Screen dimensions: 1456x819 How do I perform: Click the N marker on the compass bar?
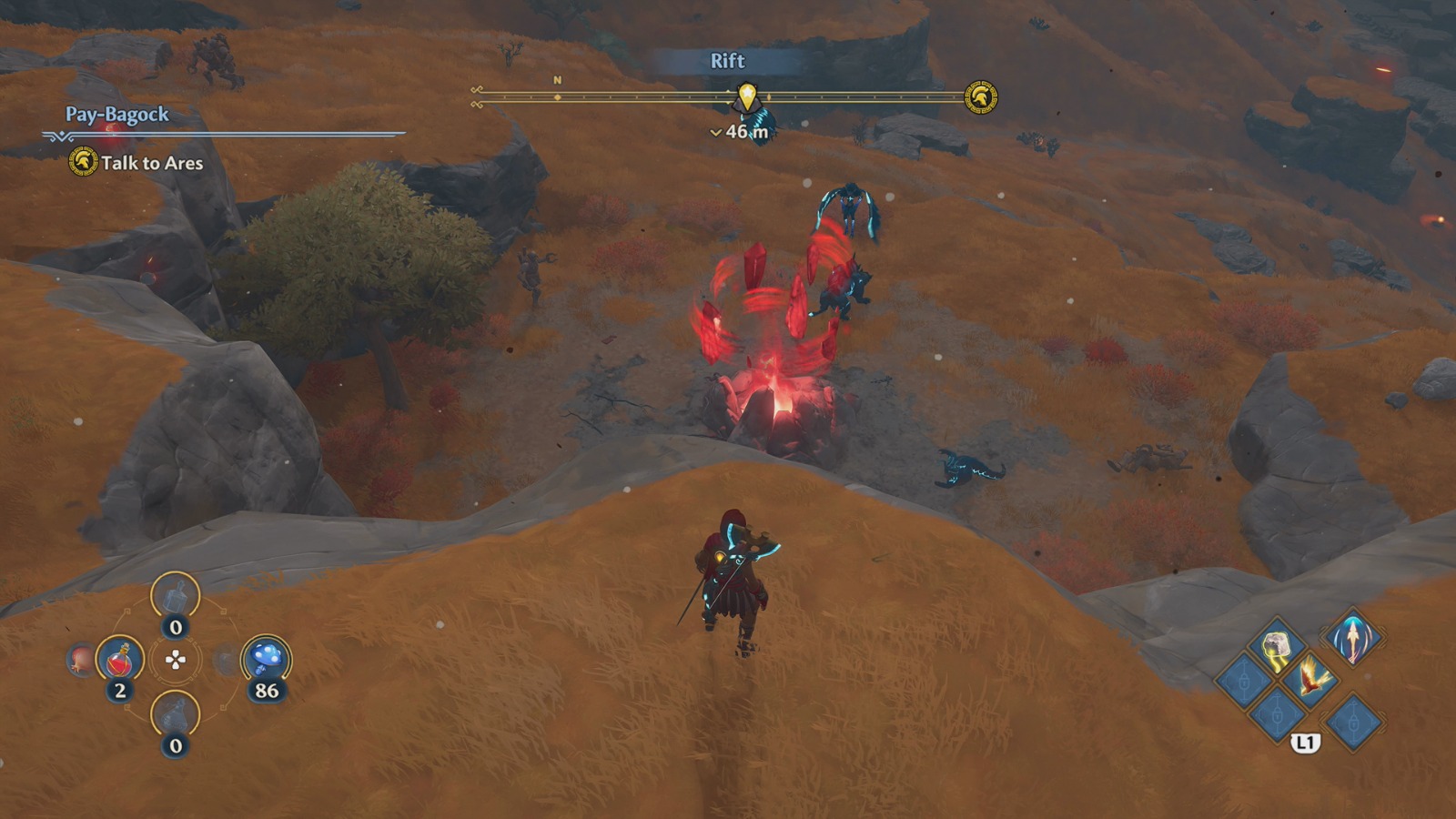click(x=555, y=80)
